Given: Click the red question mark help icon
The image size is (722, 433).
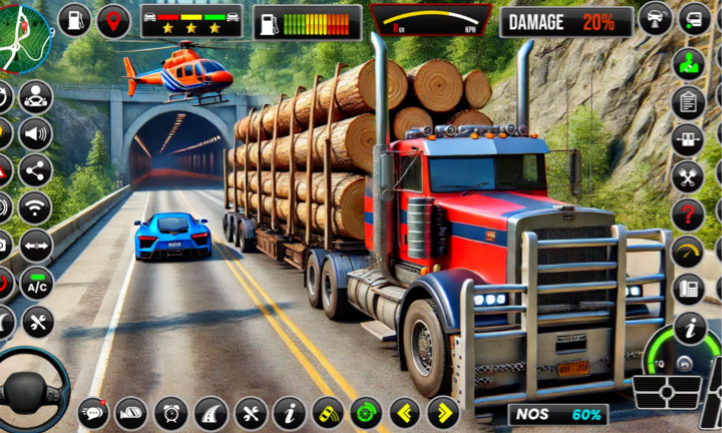Looking at the screenshot, I should pos(688,213).
